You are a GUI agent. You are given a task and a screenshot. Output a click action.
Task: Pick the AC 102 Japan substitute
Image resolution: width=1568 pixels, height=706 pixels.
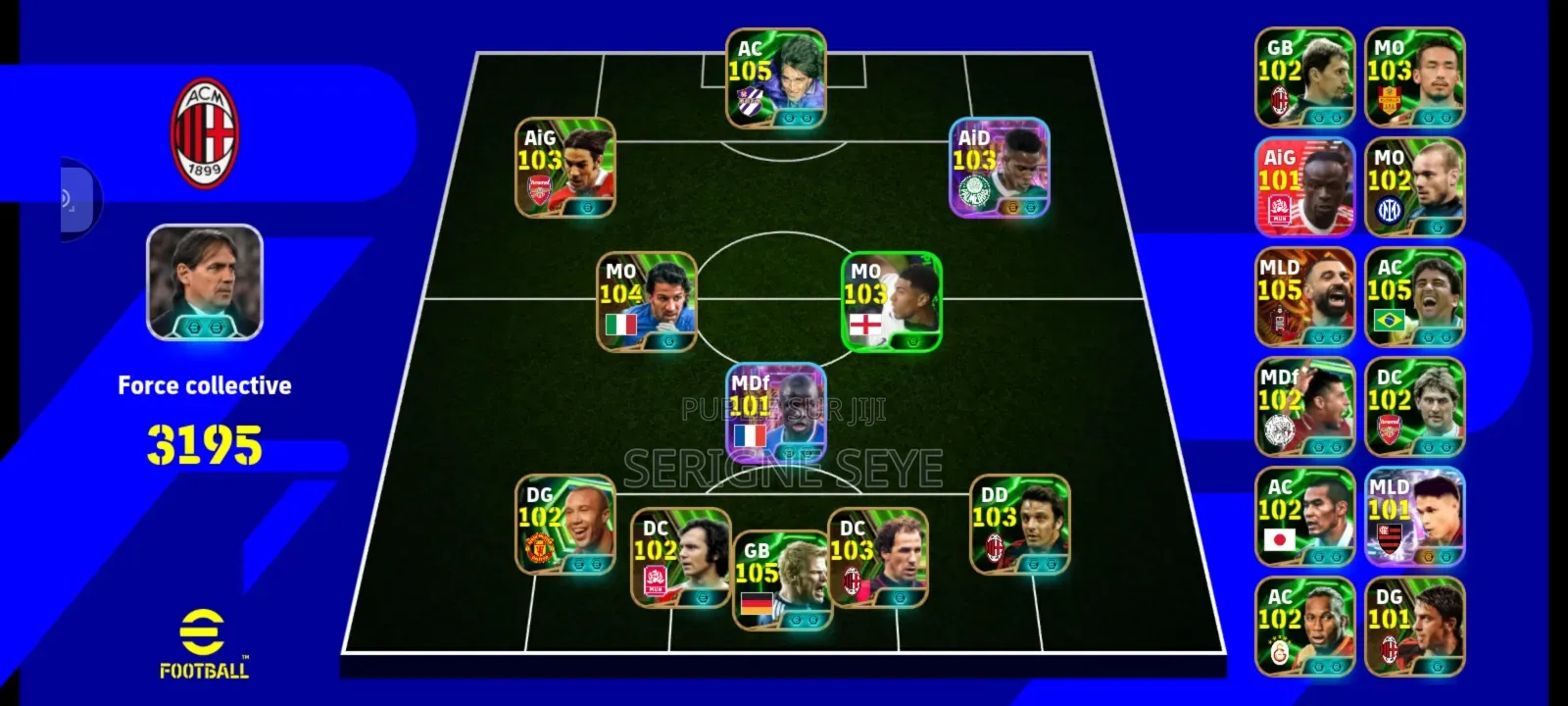[x=1304, y=517]
